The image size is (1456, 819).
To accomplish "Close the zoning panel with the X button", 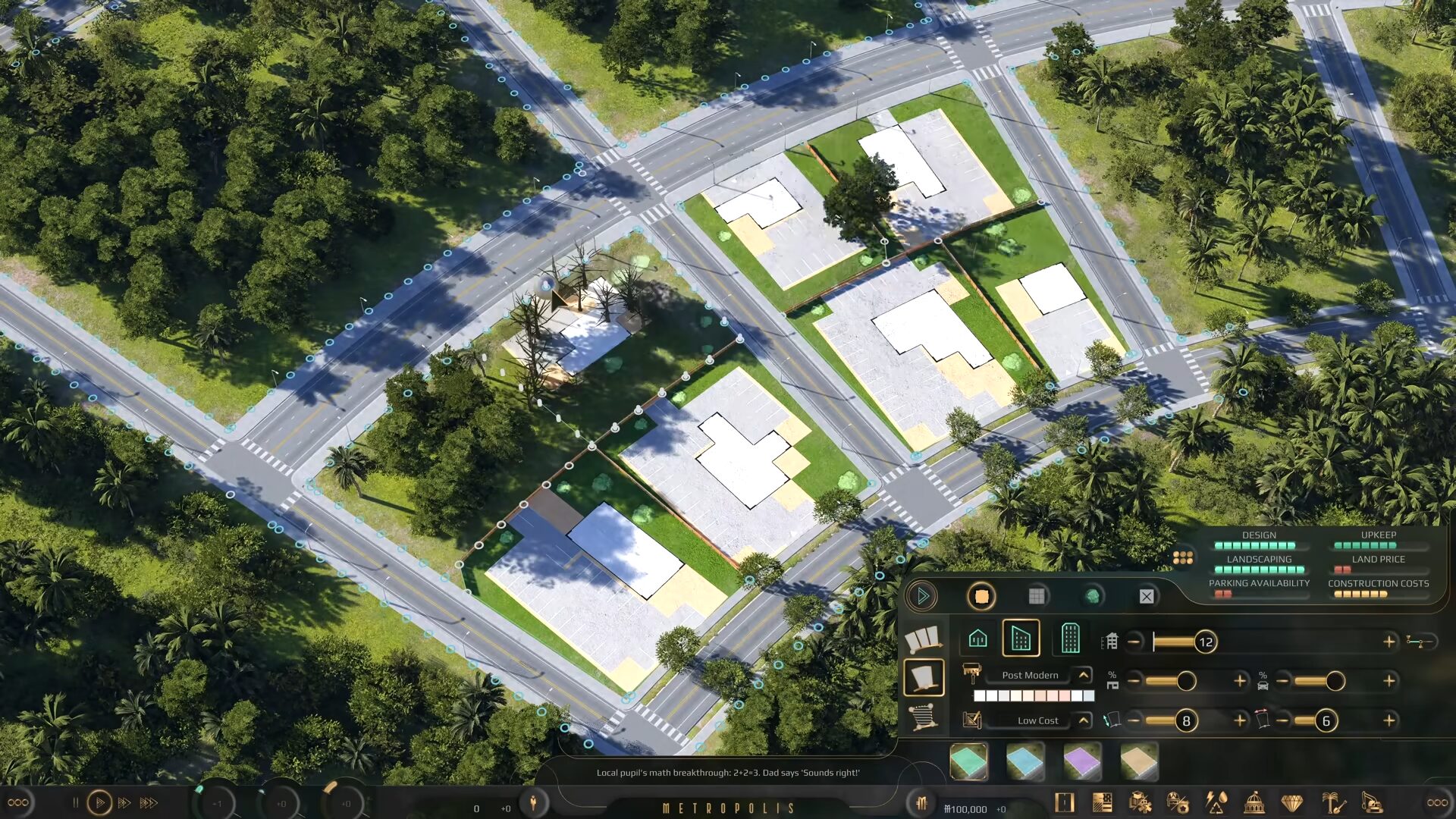I will tap(1147, 597).
